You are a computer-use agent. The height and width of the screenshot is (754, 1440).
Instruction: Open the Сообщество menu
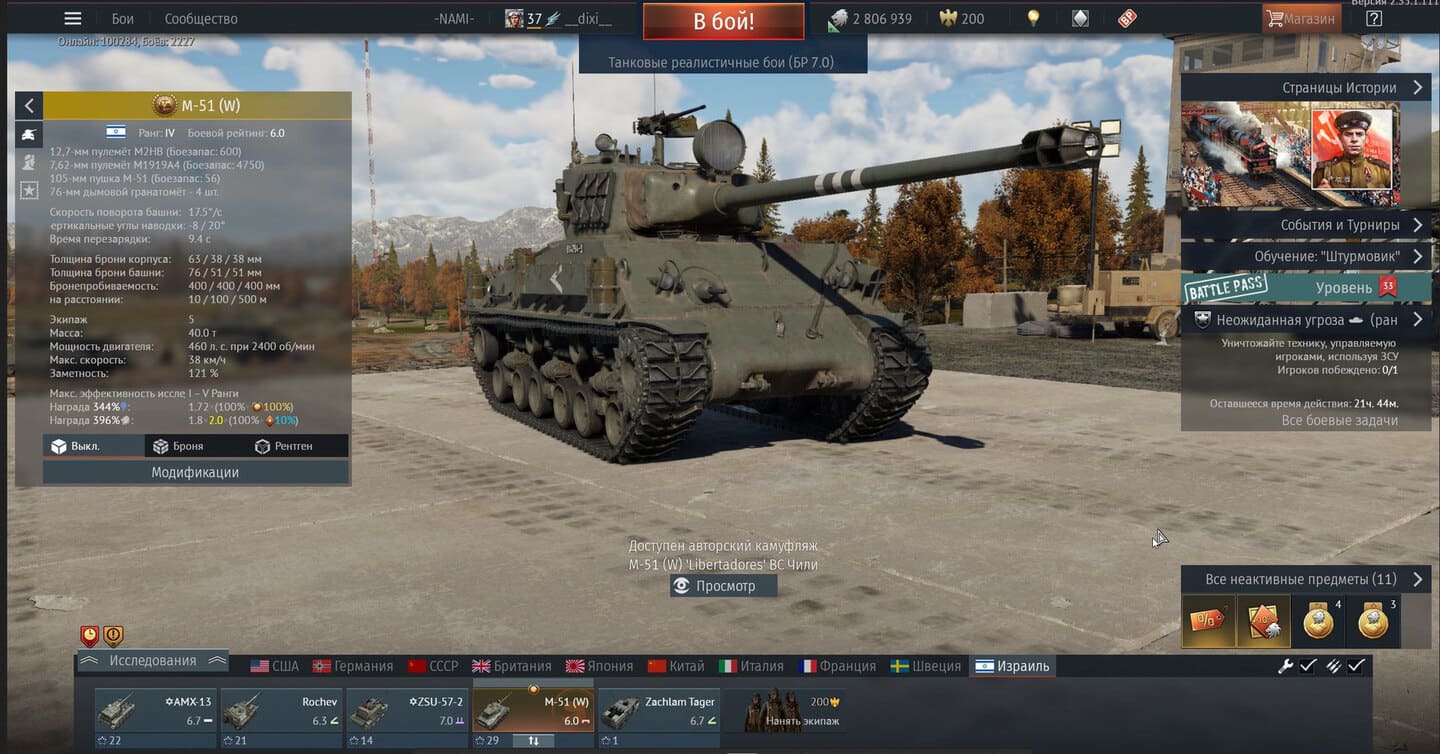(x=201, y=19)
